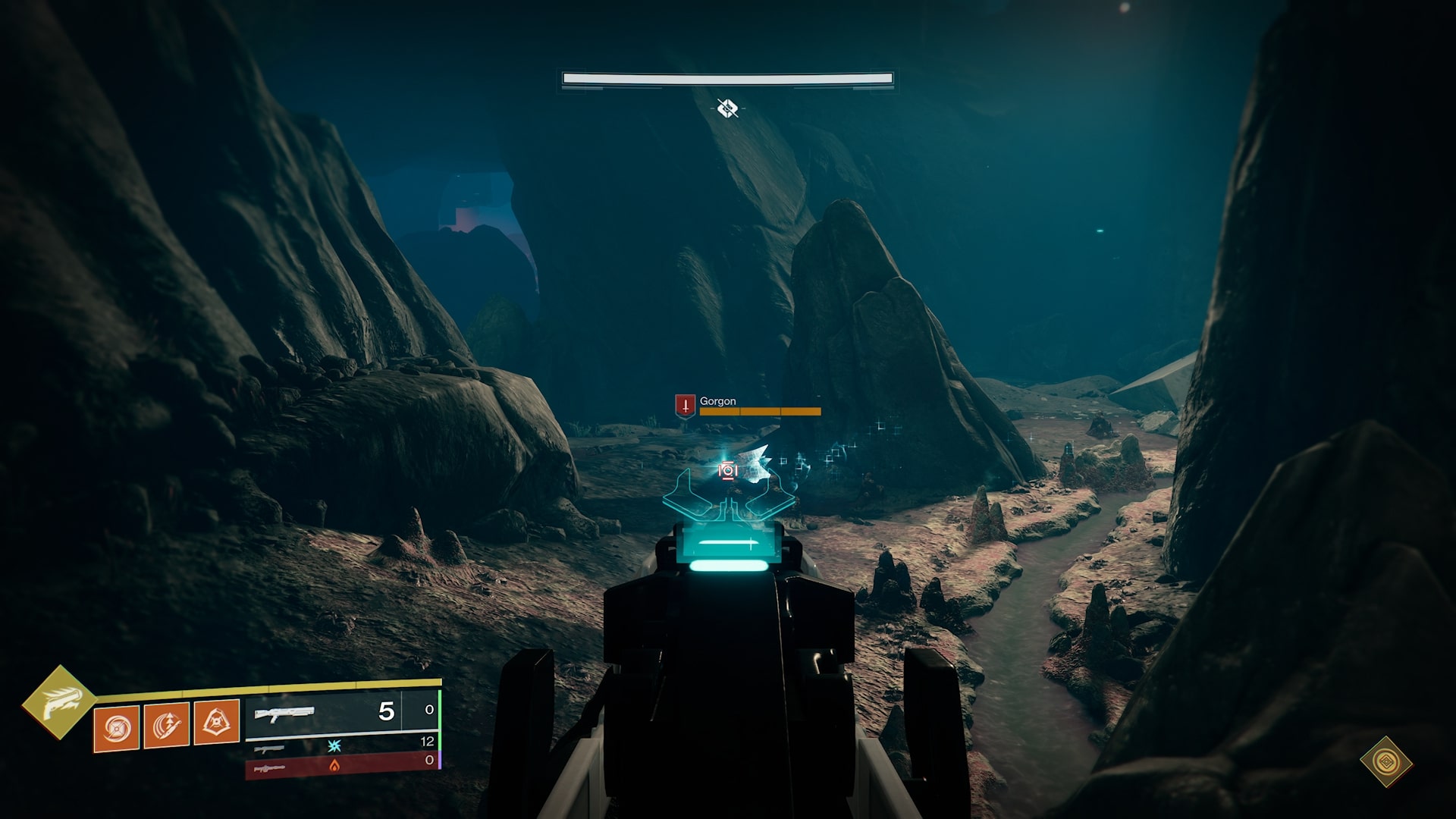Viewport: 1456px width, 819px height.
Task: Click the gold diamond icon with concentric rings
Action: (1385, 761)
